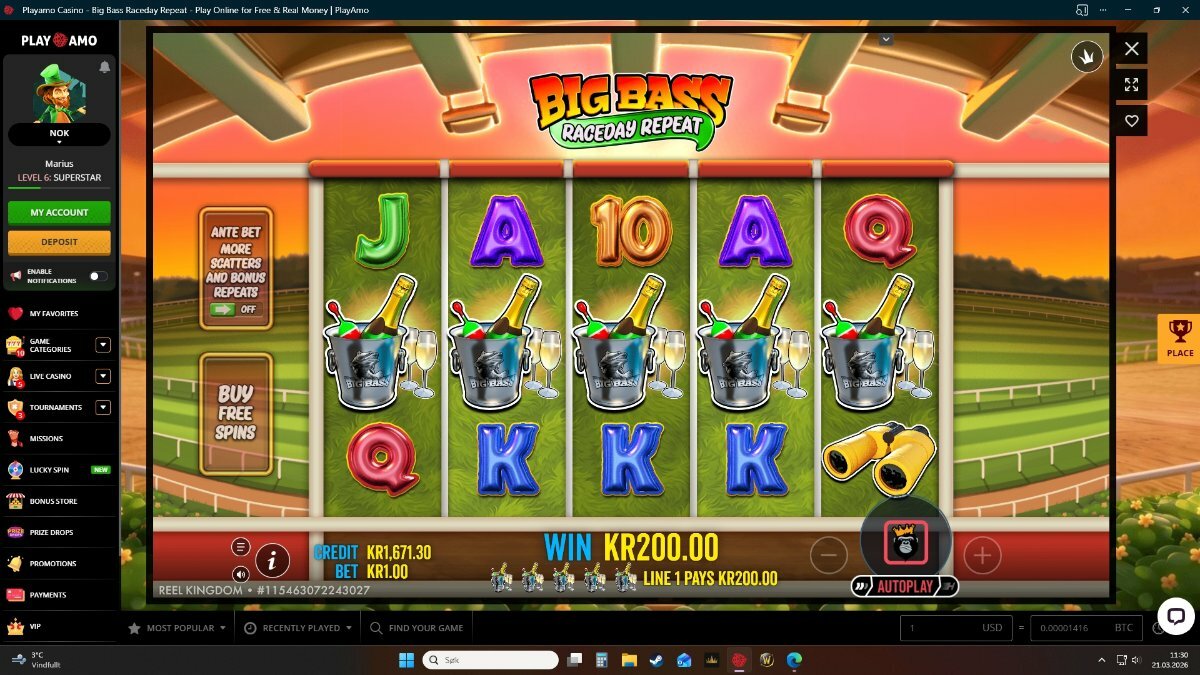Switch the game to fullscreen
This screenshot has height=675, width=1200.
point(1131,85)
